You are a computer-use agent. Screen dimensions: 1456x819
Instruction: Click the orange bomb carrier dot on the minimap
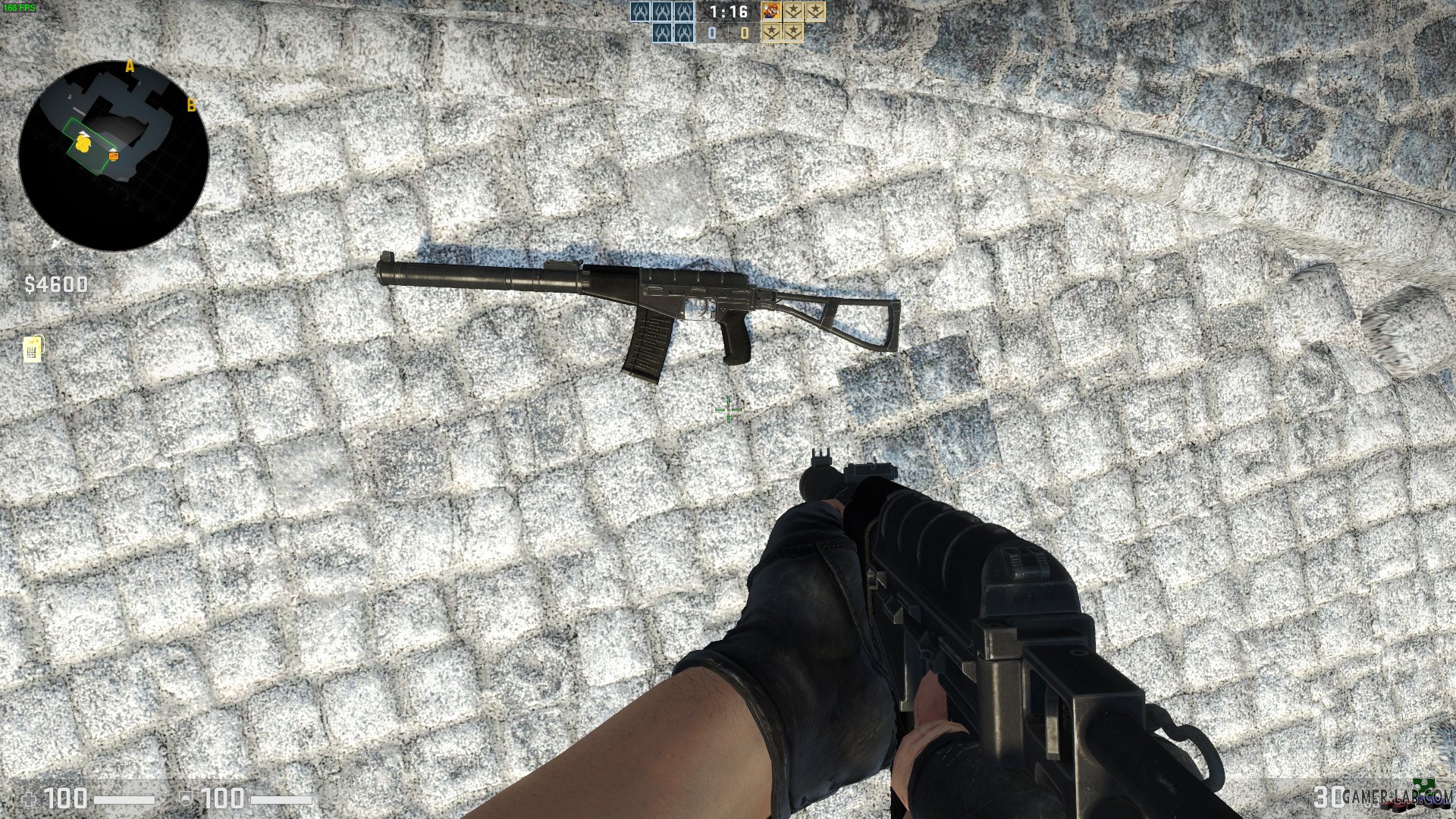(x=112, y=155)
